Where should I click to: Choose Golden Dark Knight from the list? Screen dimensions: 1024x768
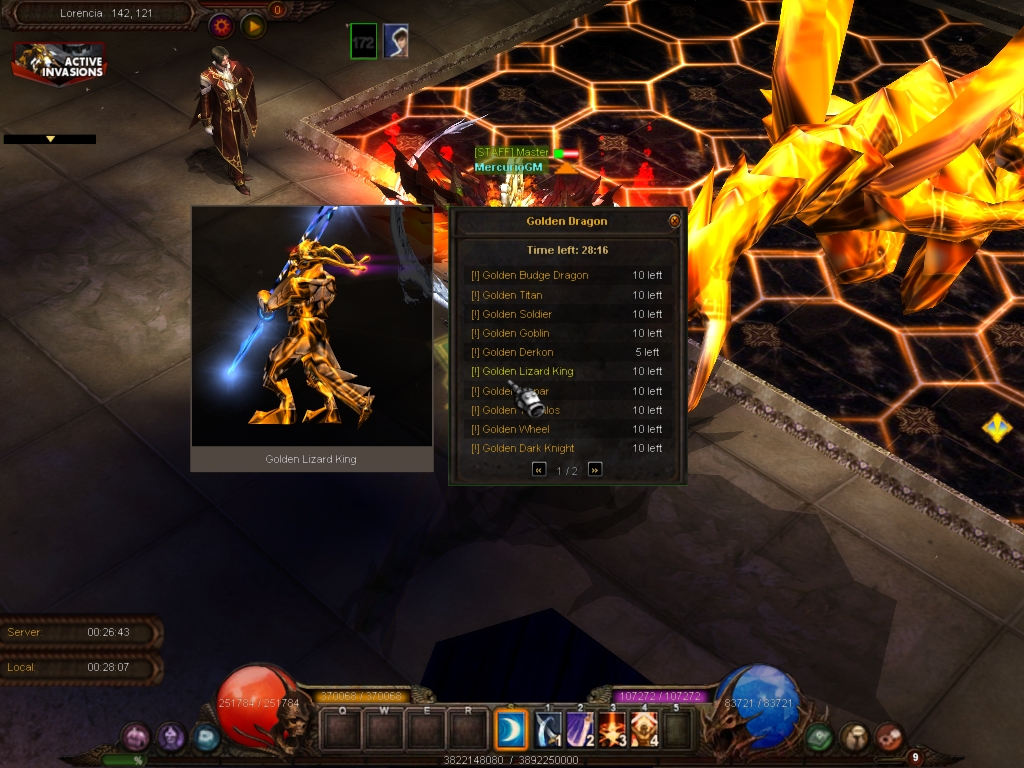click(x=528, y=448)
